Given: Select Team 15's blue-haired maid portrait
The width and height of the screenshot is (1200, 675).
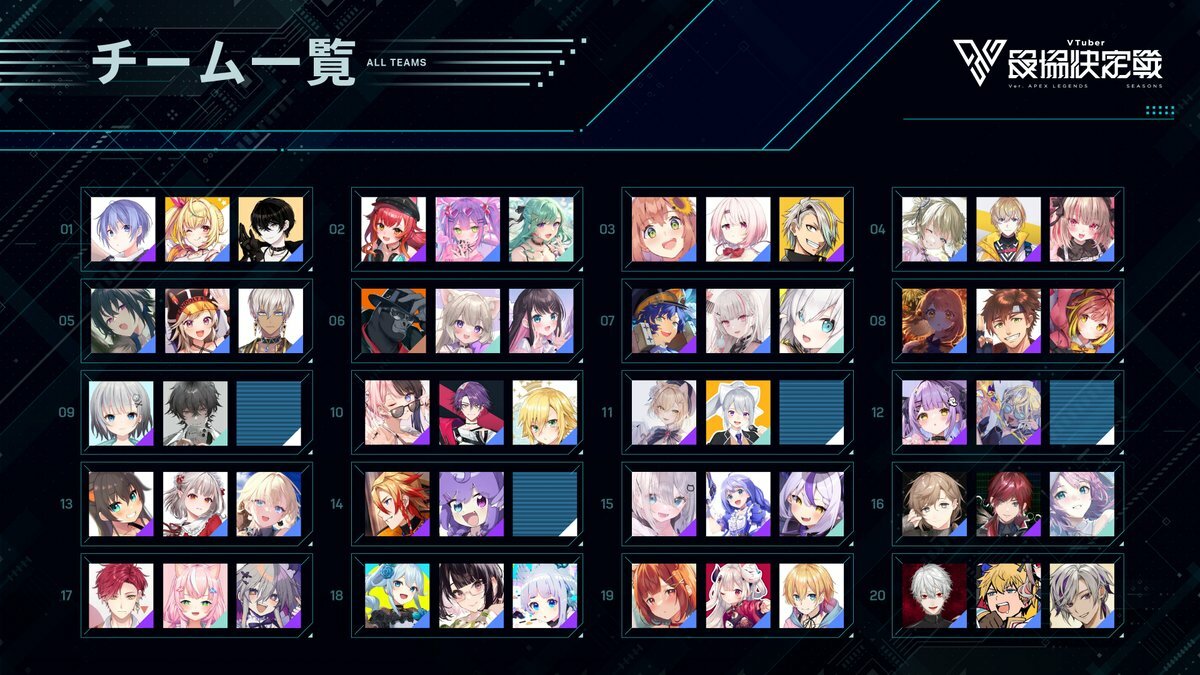Looking at the screenshot, I should (737, 504).
